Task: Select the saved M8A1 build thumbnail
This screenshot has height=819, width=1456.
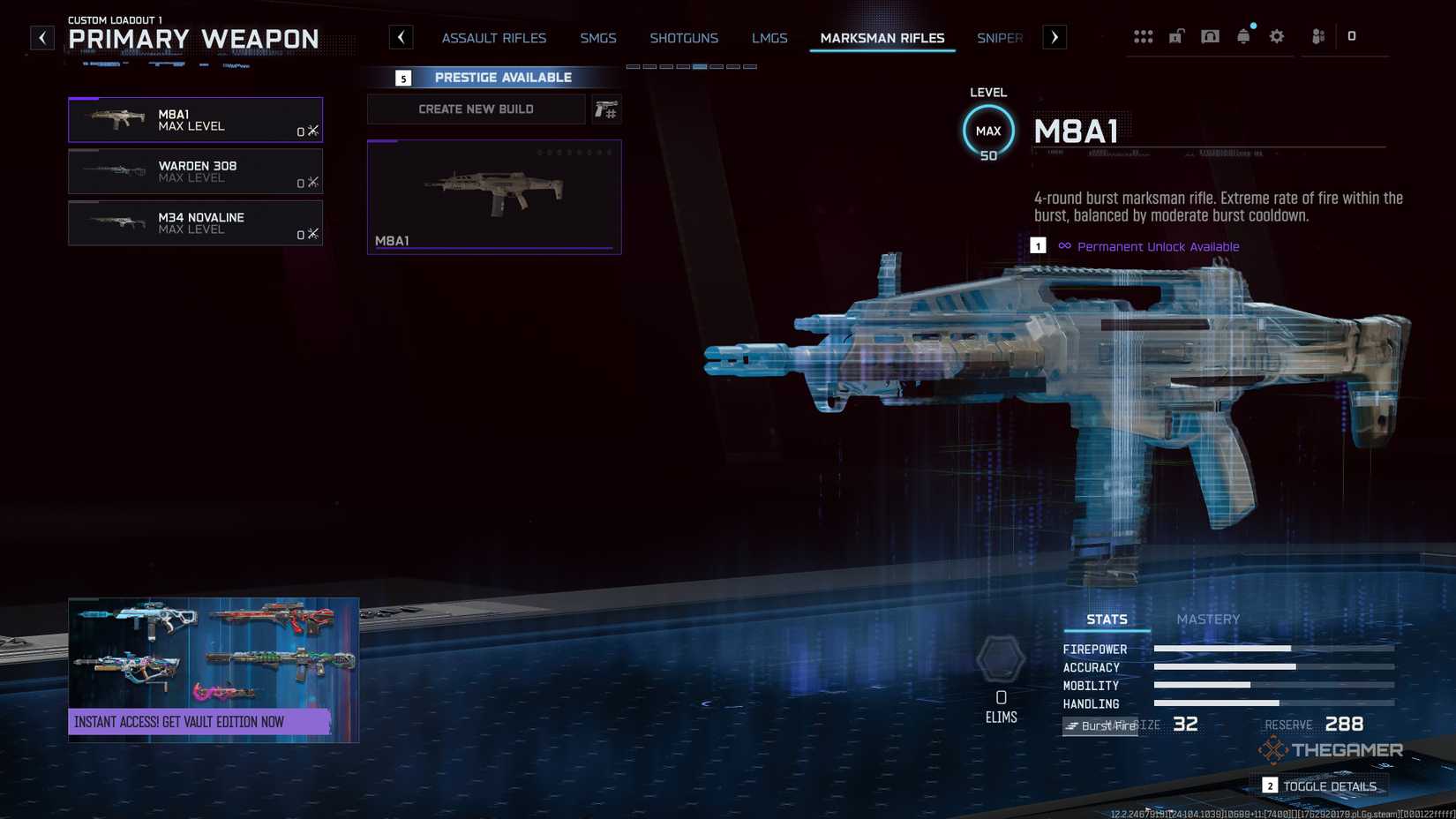Action: click(493, 196)
